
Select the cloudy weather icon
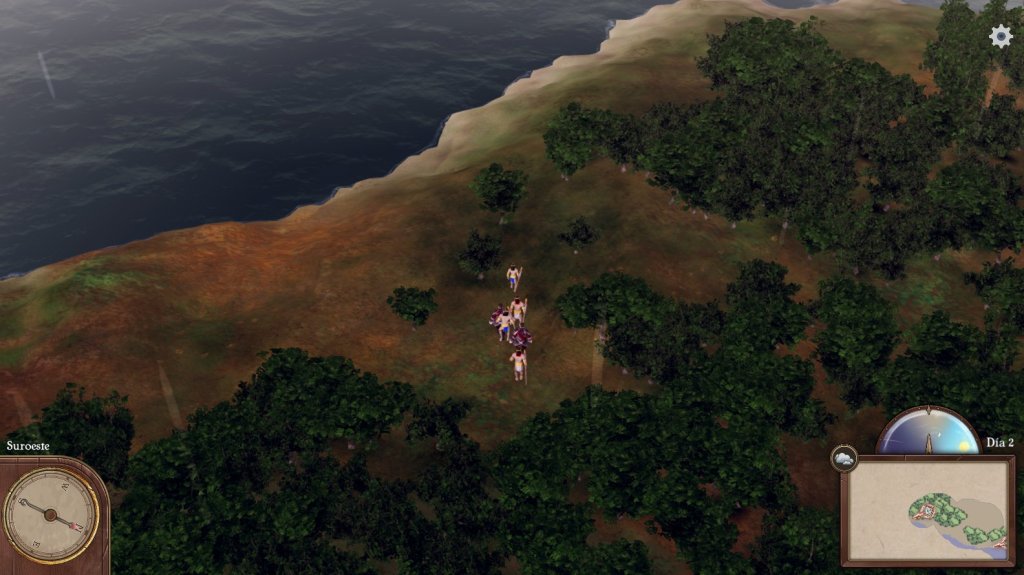pos(843,459)
